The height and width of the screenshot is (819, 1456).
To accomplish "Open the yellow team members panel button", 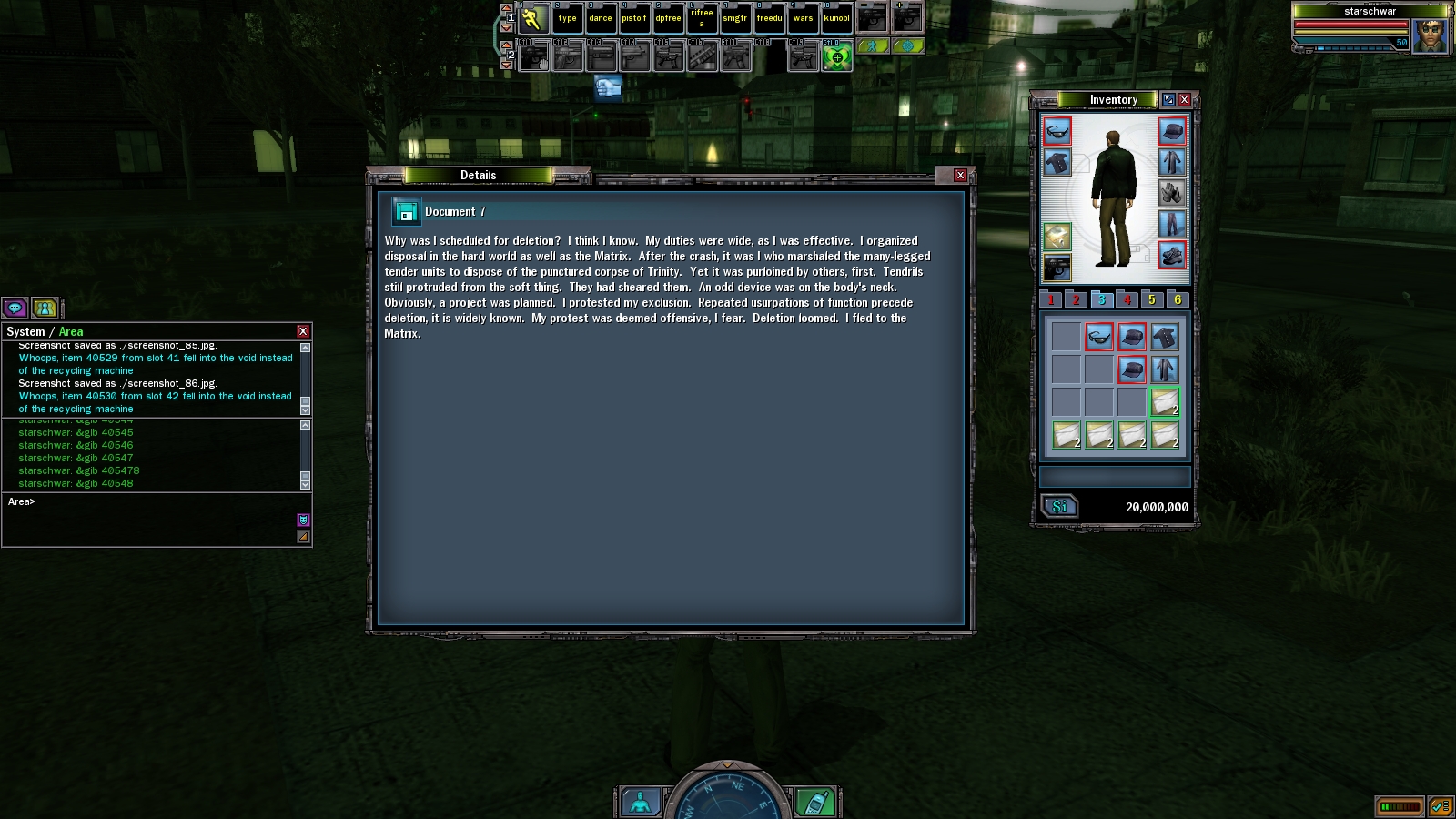I will tap(45, 308).
